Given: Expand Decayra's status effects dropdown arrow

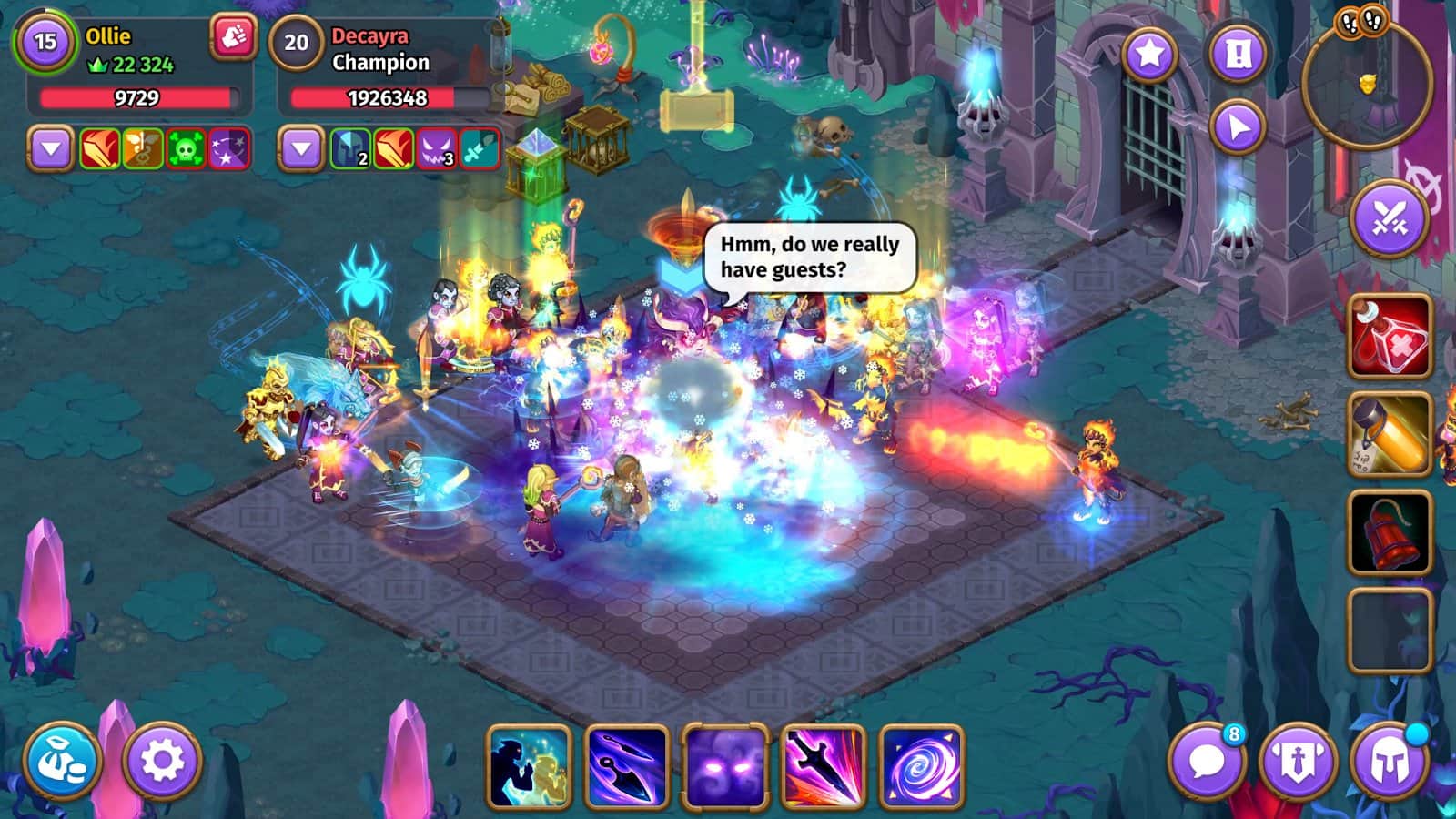Looking at the screenshot, I should tap(301, 149).
